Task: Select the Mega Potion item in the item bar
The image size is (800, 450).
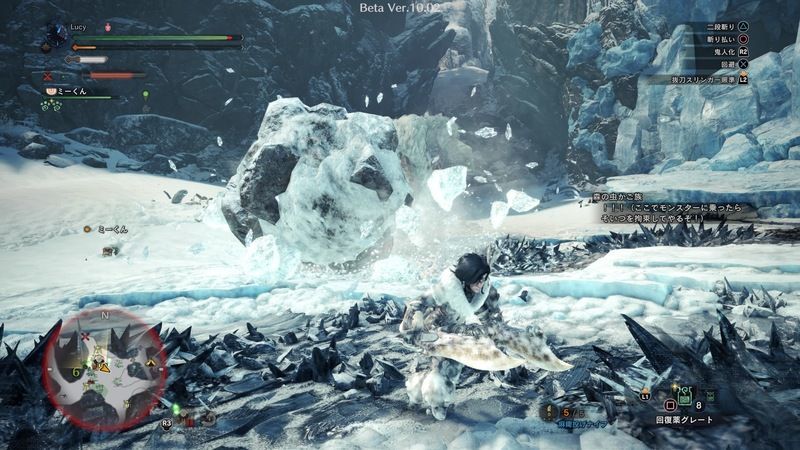Action: pyautogui.click(x=682, y=397)
